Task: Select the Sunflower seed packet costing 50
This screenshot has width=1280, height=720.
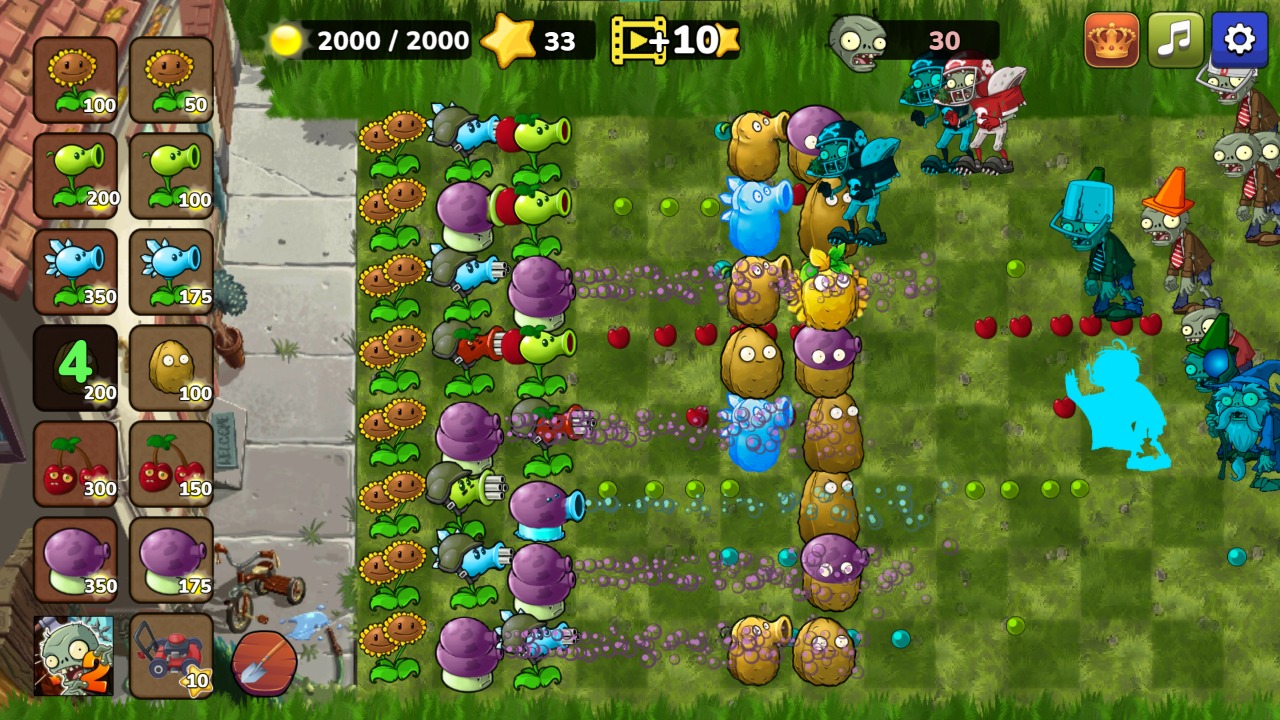Action: click(x=170, y=78)
